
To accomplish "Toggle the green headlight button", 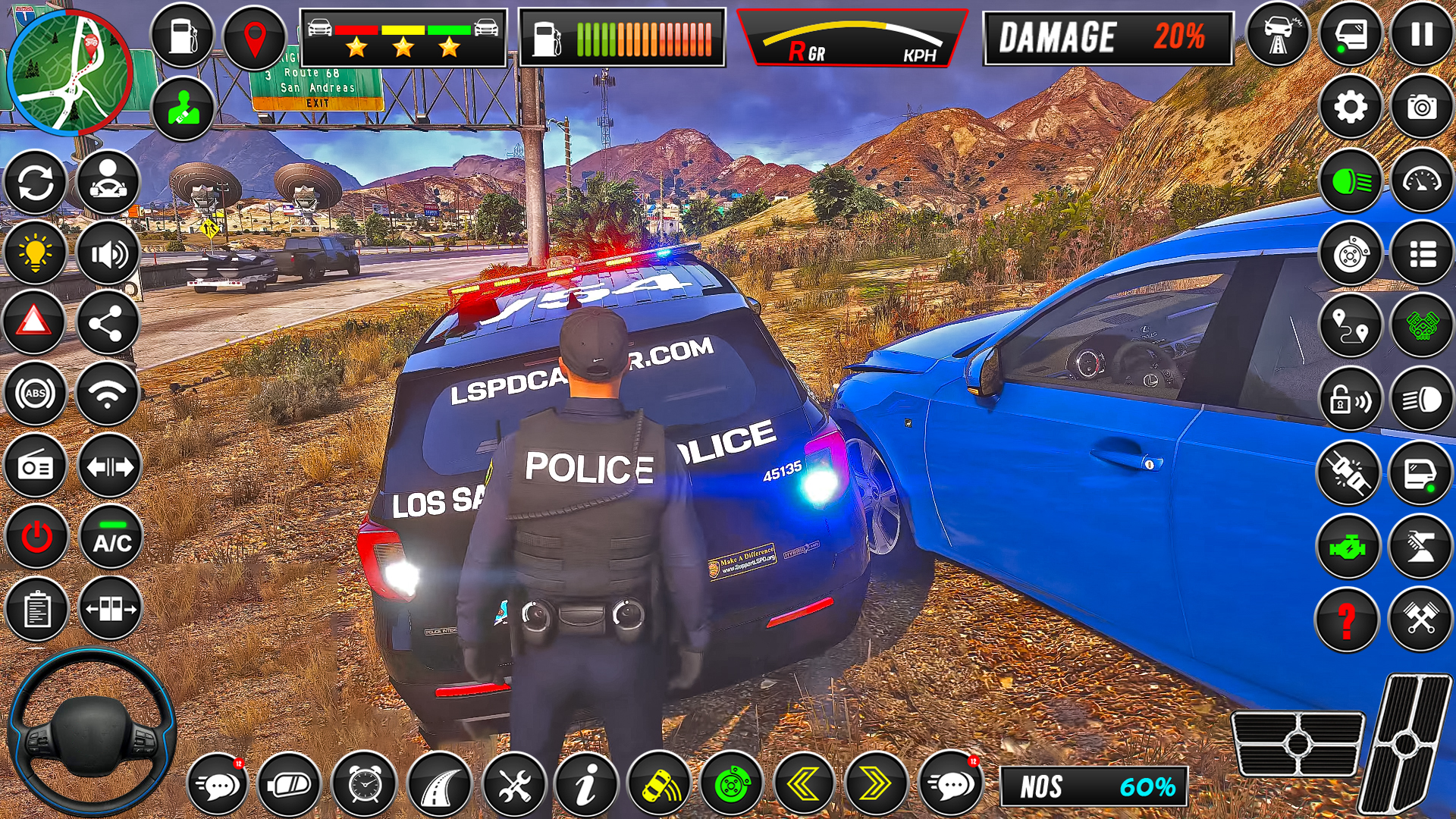I will click(1351, 181).
